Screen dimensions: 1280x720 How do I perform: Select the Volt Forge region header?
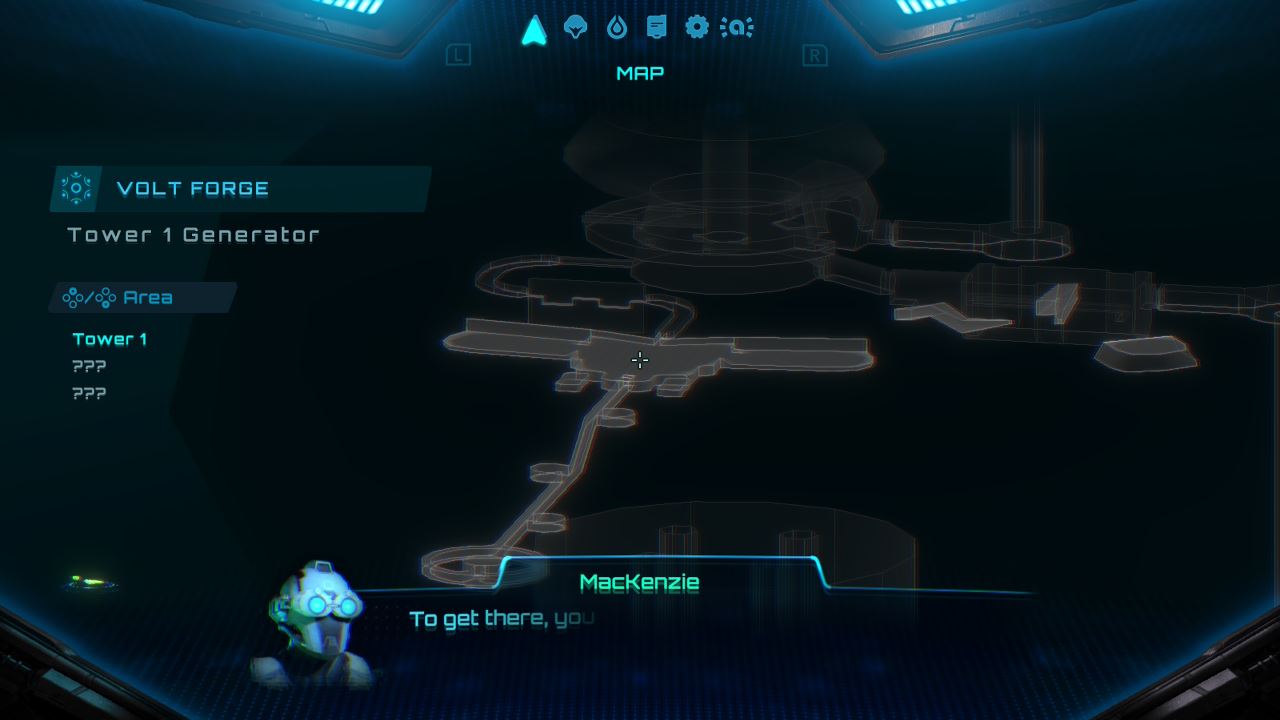pyautogui.click(x=240, y=189)
